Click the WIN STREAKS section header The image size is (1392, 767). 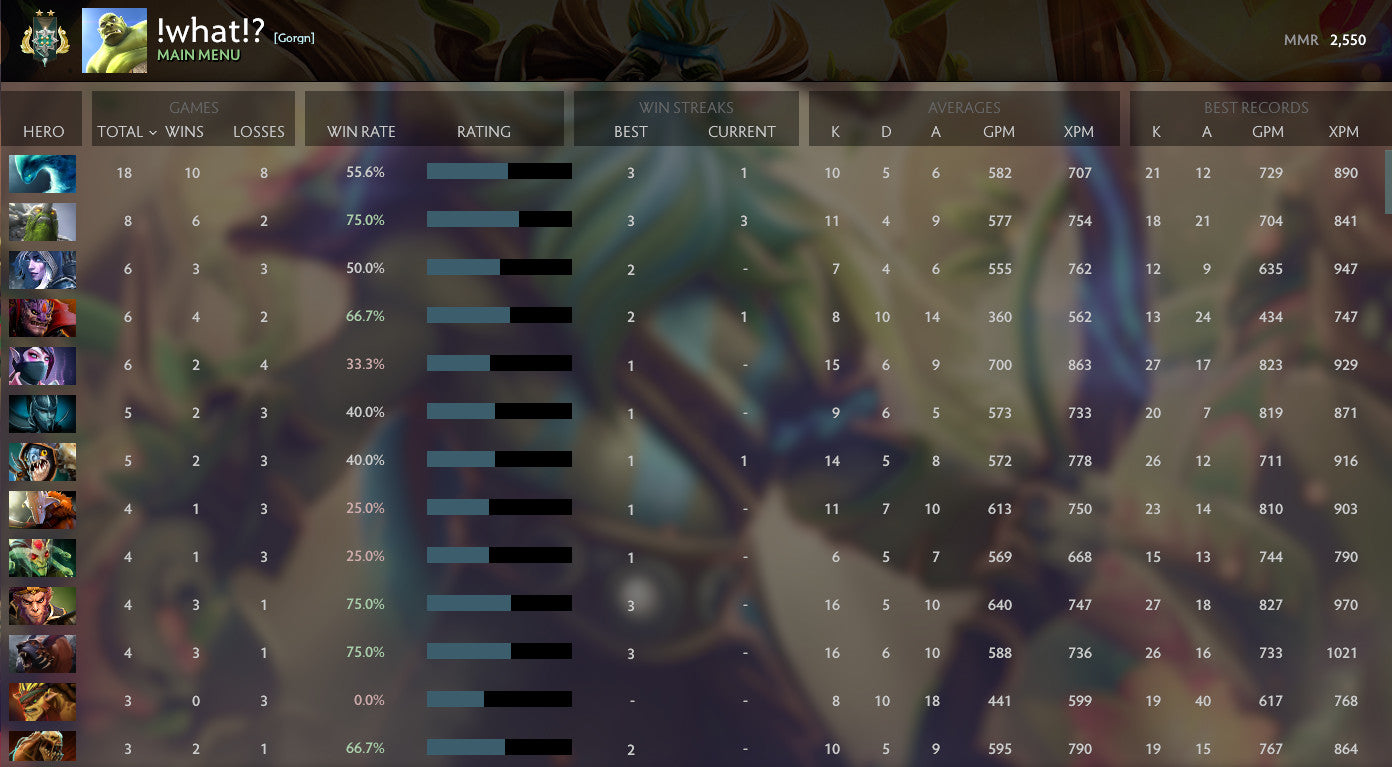tap(686, 107)
